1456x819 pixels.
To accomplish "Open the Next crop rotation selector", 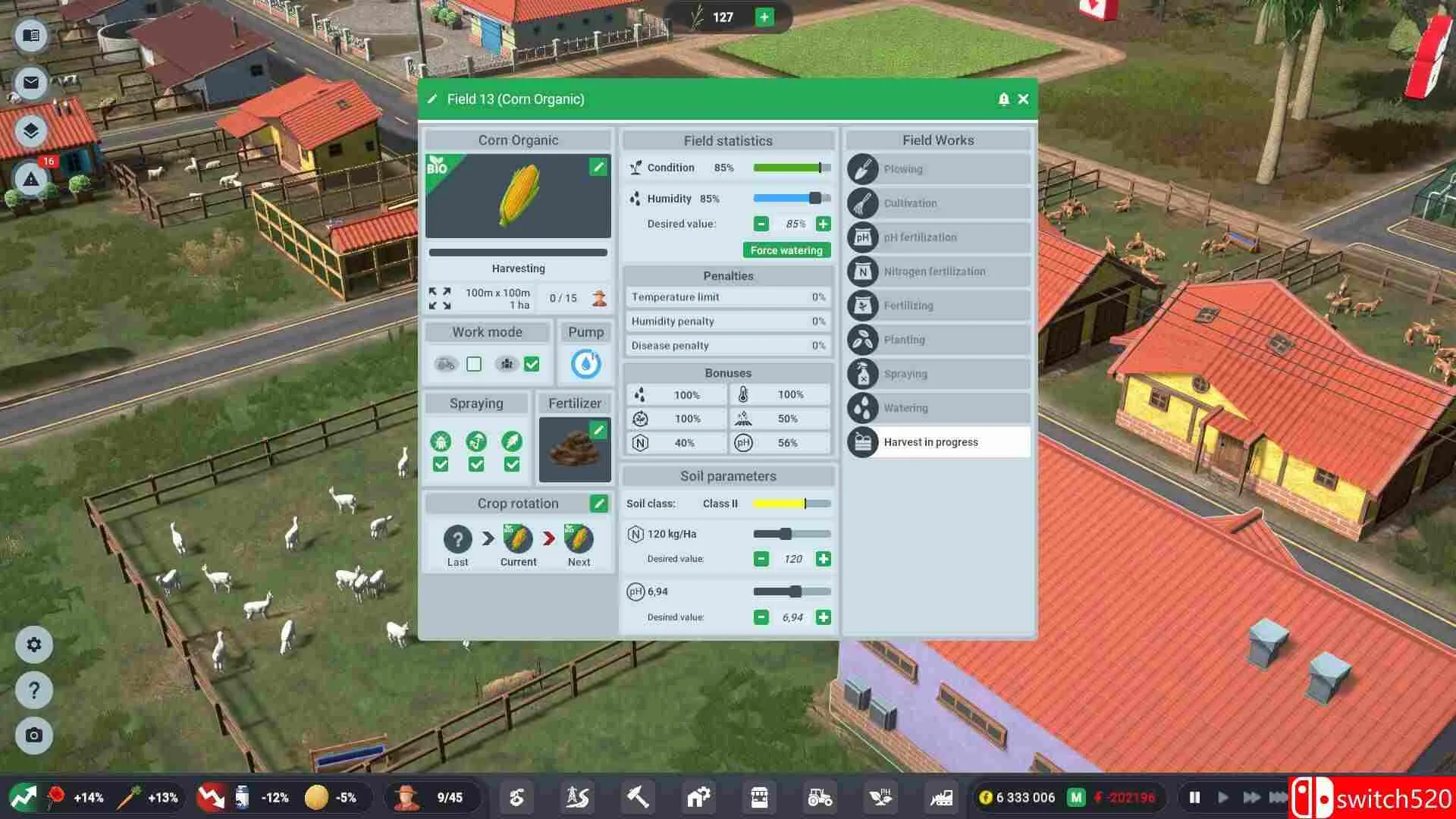I will [579, 536].
